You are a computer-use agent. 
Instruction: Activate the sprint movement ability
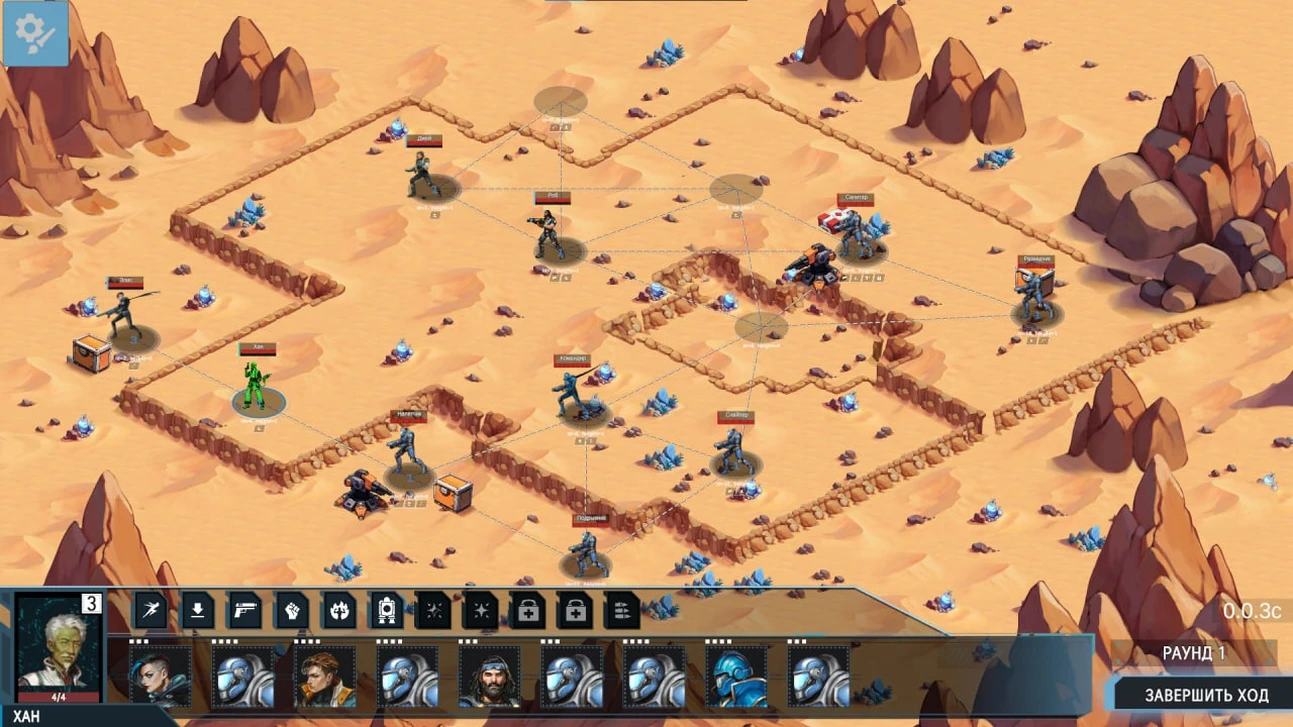151,610
